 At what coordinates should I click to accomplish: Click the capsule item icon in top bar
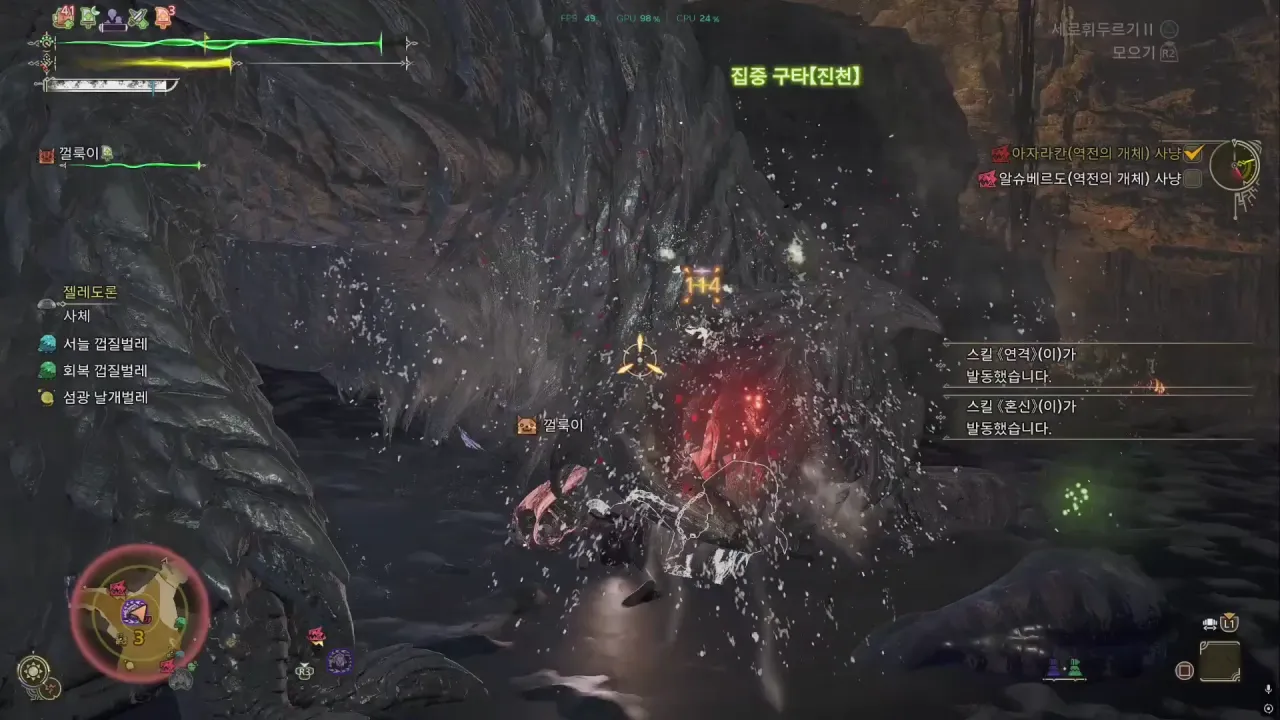(x=113, y=19)
